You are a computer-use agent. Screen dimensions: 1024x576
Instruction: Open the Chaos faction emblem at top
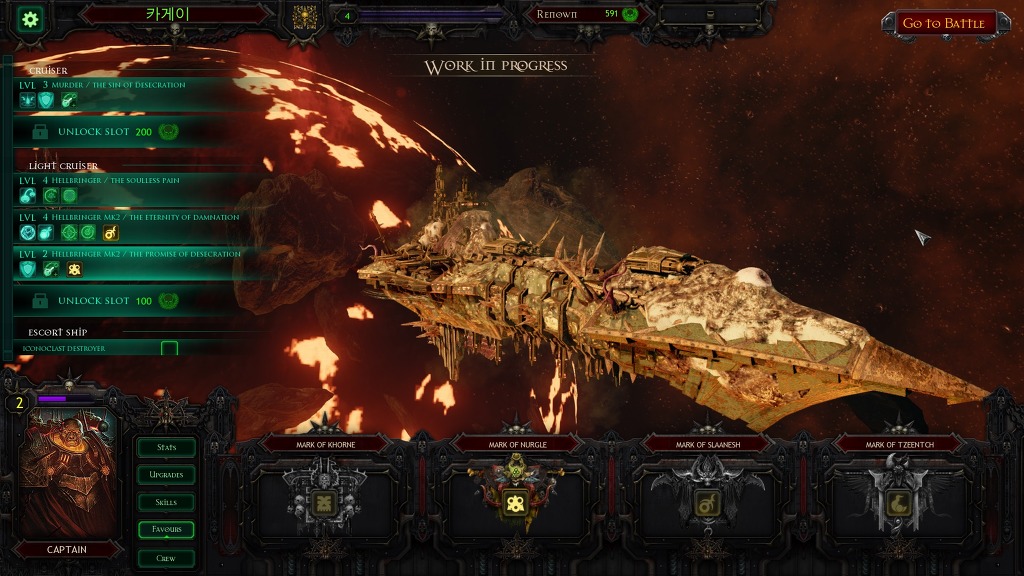303,18
